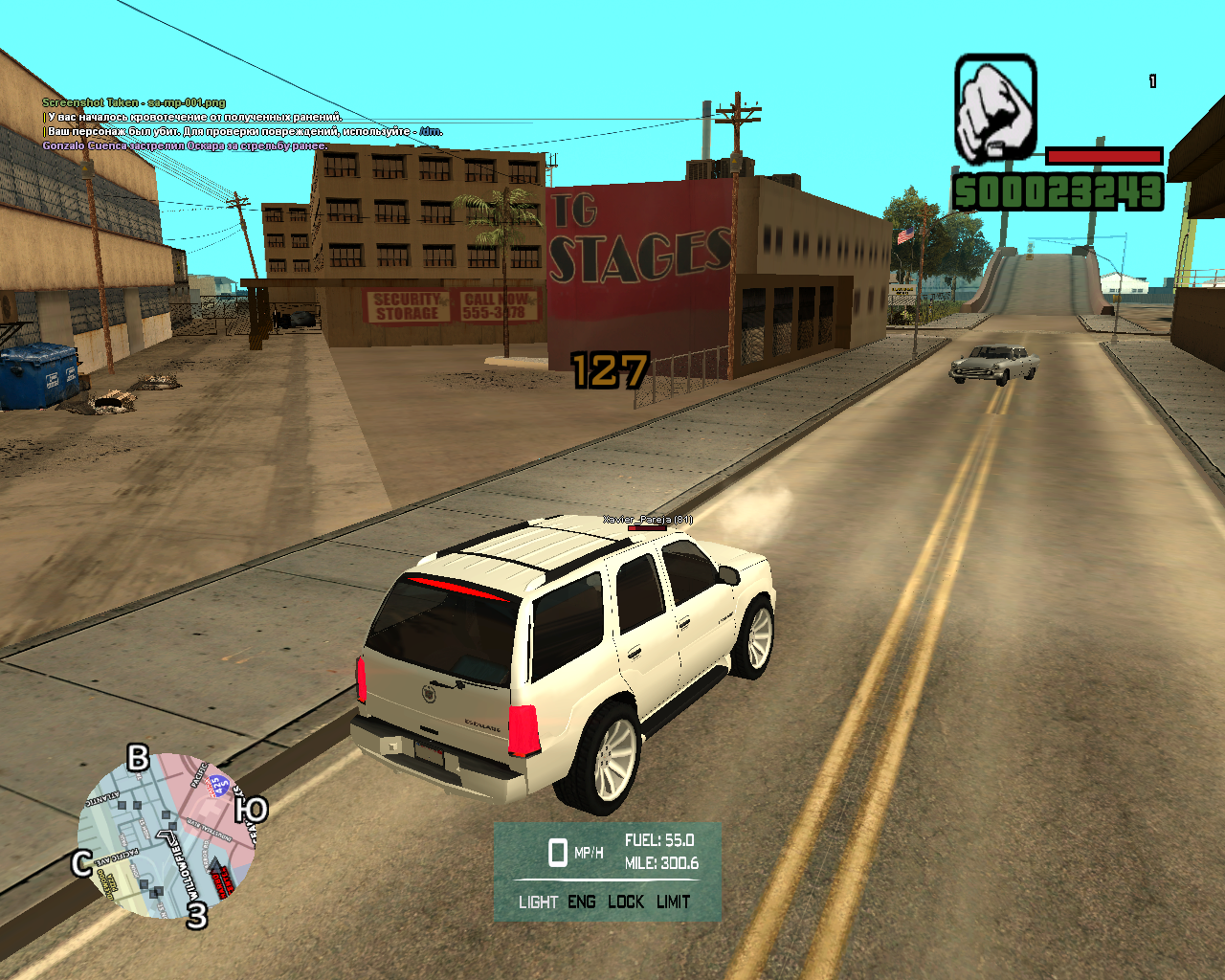Toggle the LOCK vehicle indicator

pyautogui.click(x=626, y=902)
